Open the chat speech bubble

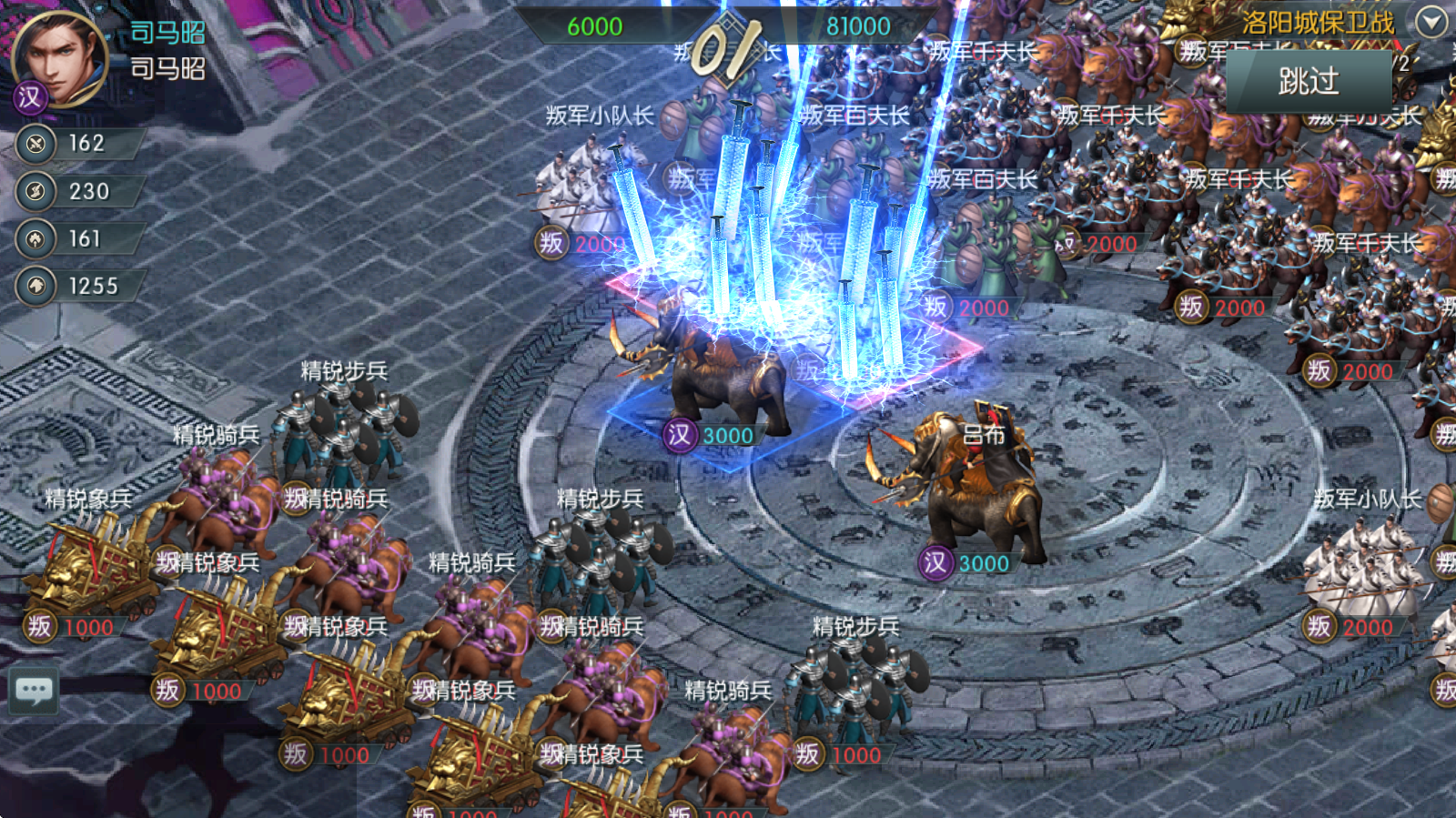(x=35, y=691)
